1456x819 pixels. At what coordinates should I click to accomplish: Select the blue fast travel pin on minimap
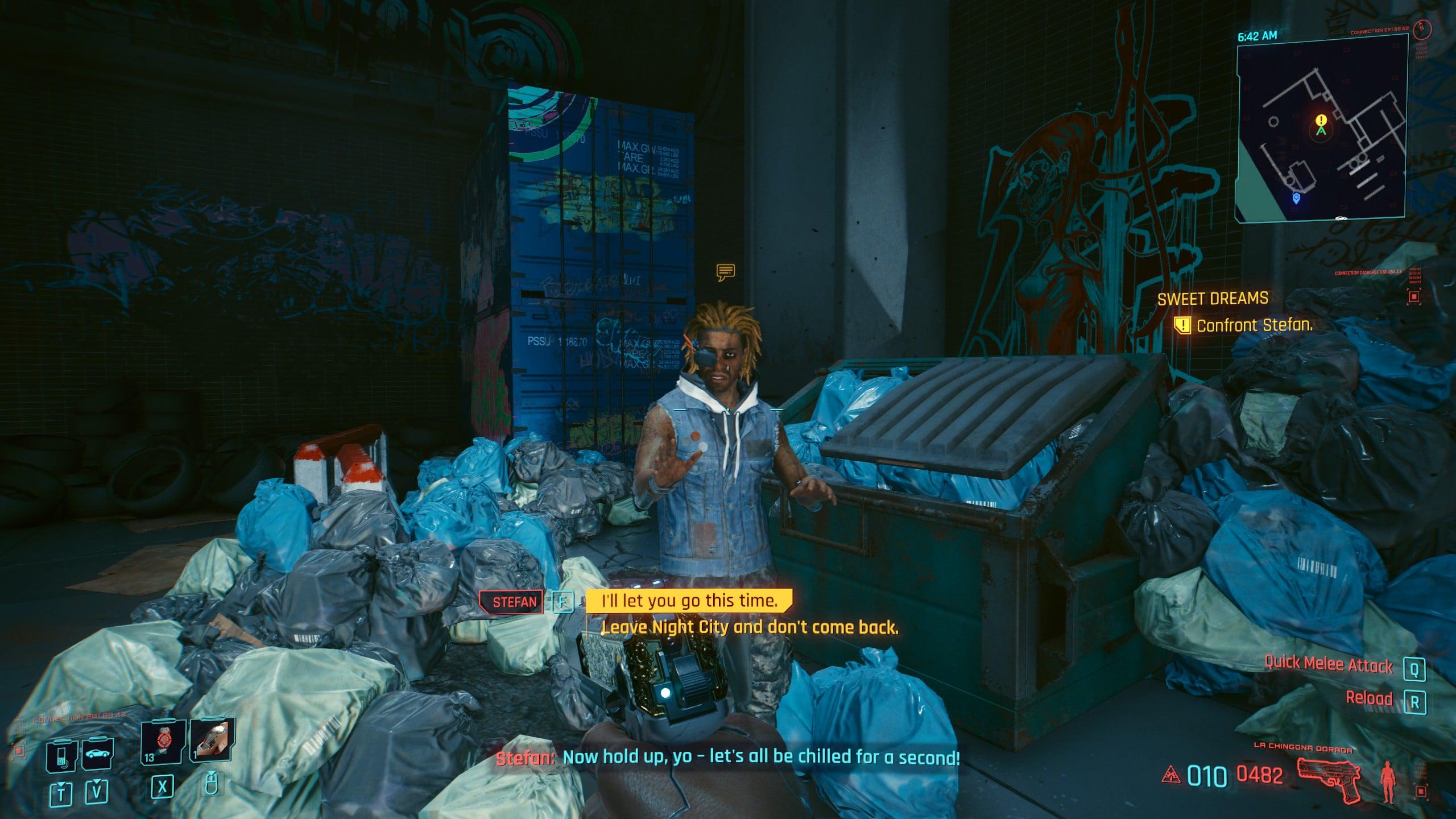[x=1296, y=198]
